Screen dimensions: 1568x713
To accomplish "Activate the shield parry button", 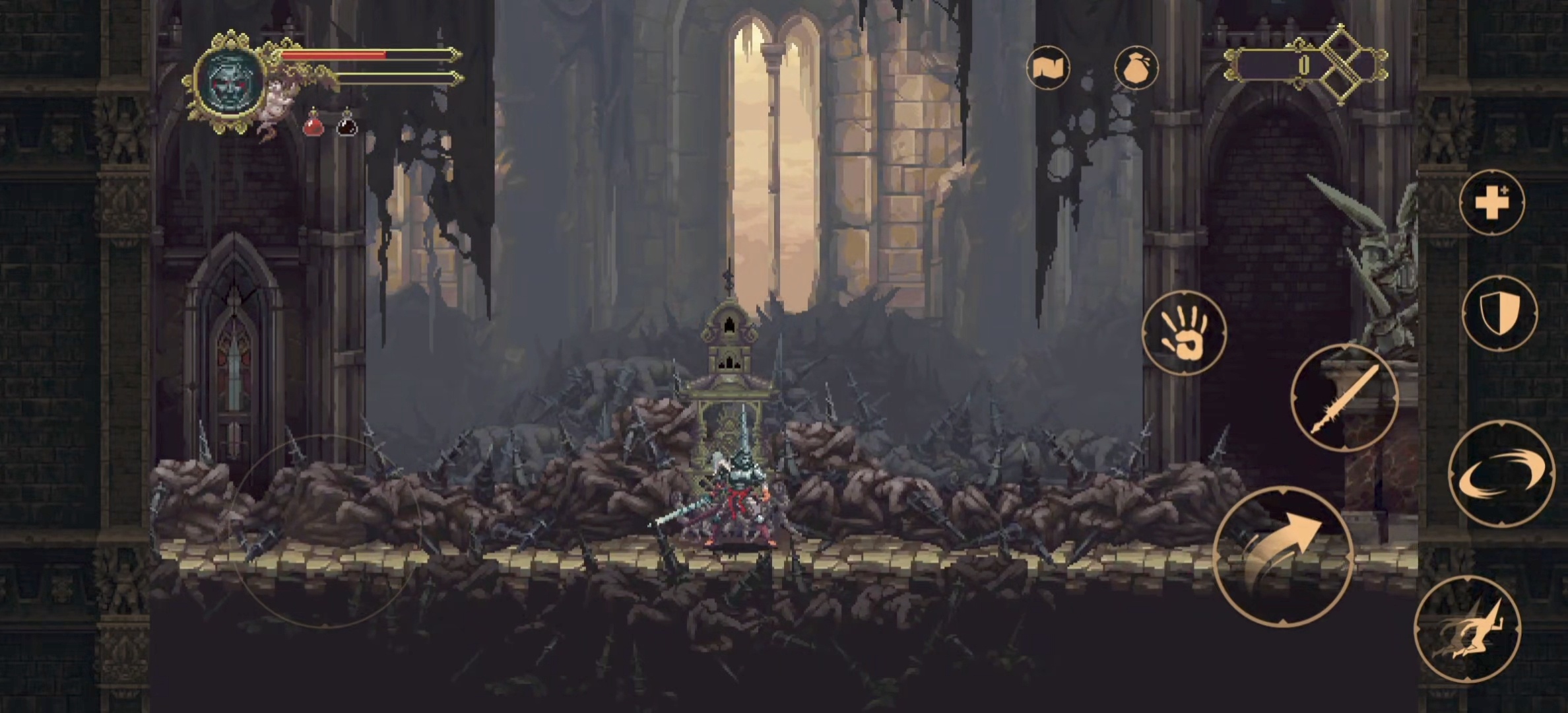I will [1499, 314].
